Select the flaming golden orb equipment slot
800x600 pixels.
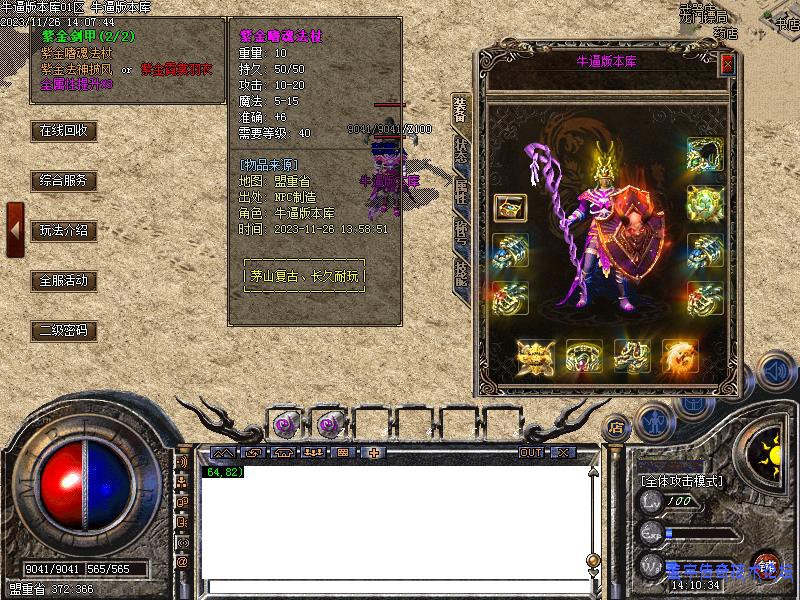[681, 356]
